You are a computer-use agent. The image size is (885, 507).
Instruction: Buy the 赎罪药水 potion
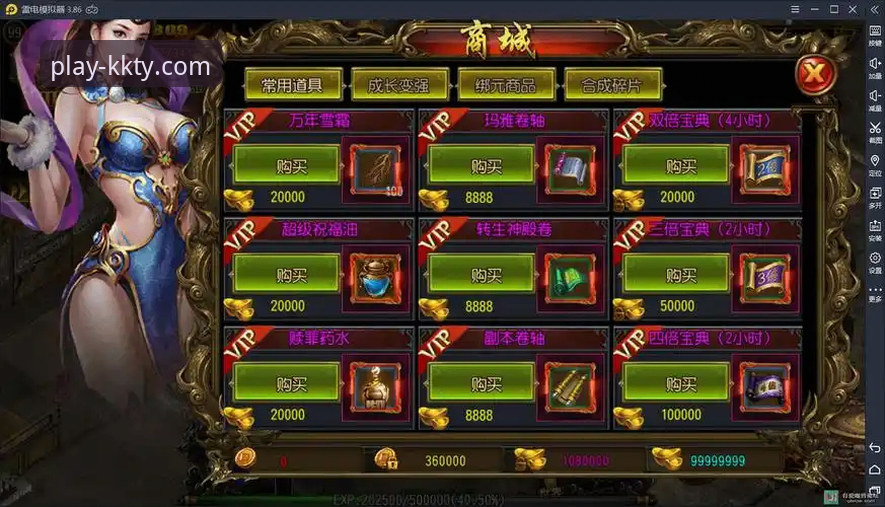[285, 383]
